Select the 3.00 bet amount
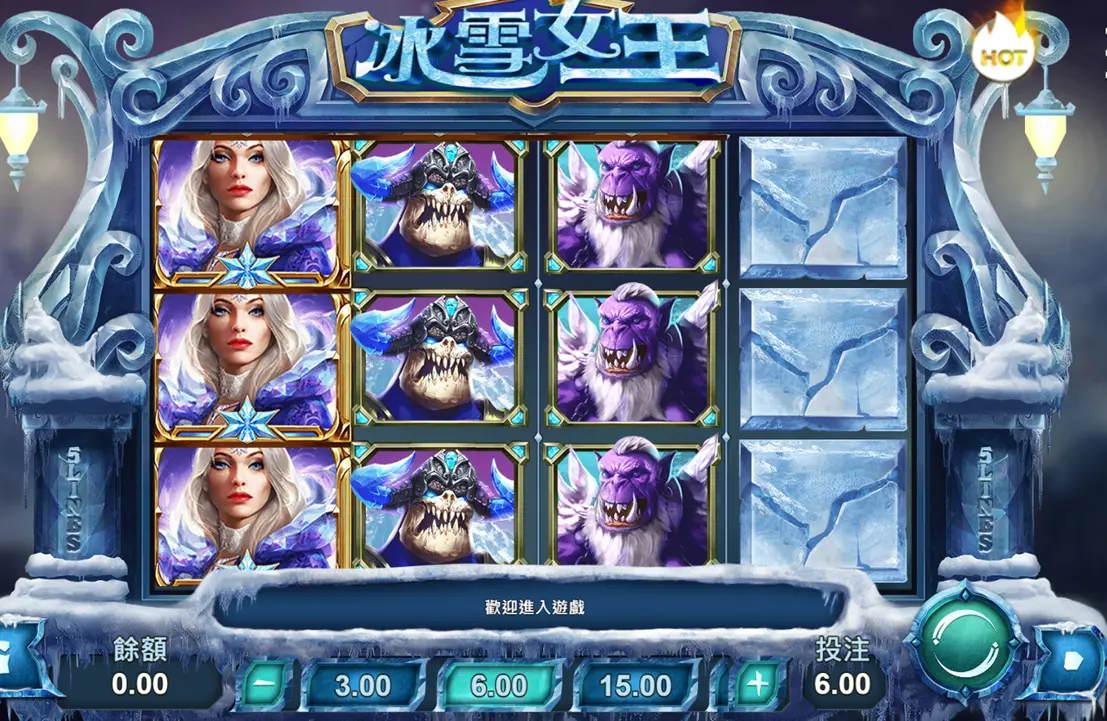 362,685
